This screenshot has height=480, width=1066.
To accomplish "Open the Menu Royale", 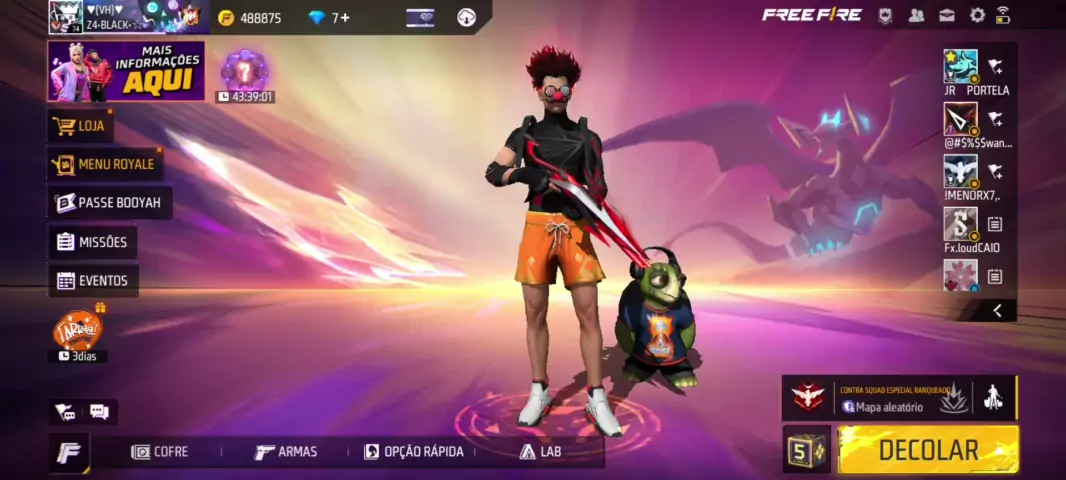I will point(105,164).
